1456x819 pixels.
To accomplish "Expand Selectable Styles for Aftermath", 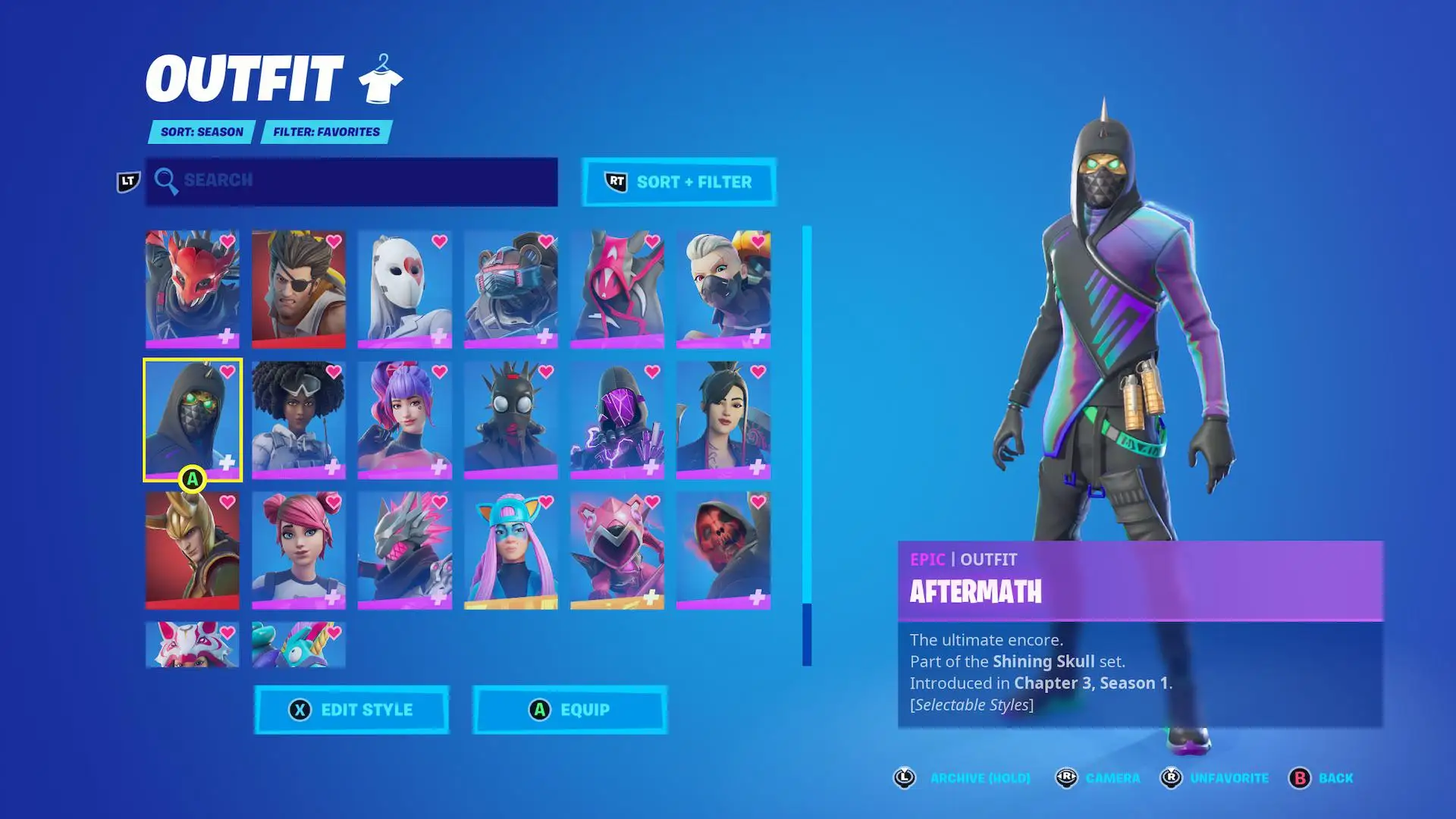I will coord(973,704).
